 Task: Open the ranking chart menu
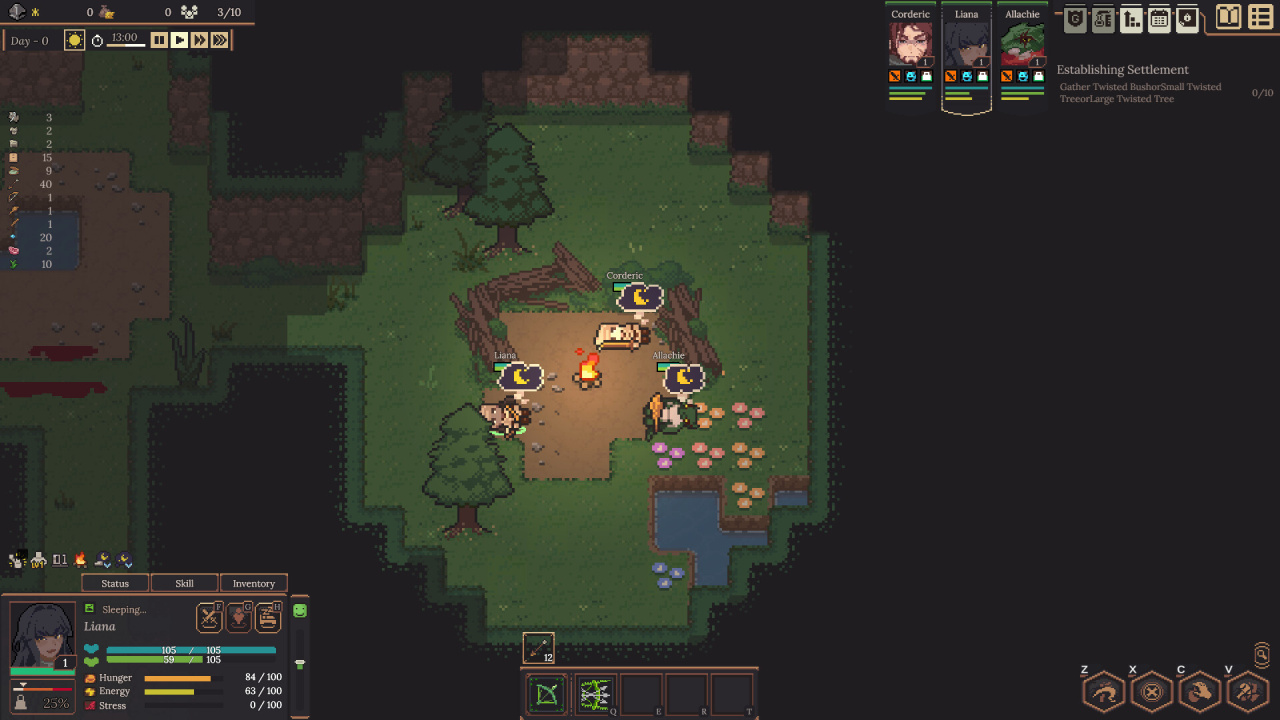click(1131, 19)
